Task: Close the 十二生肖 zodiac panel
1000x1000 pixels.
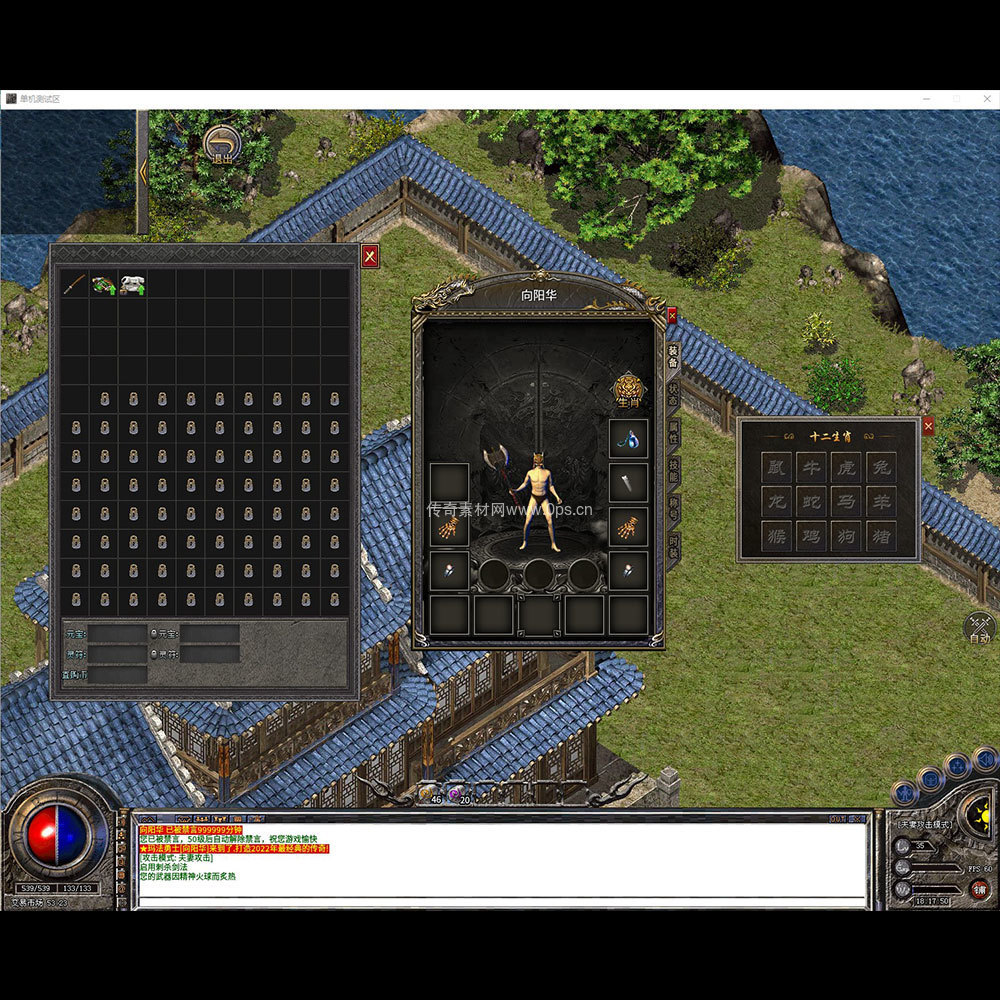Action: click(928, 426)
